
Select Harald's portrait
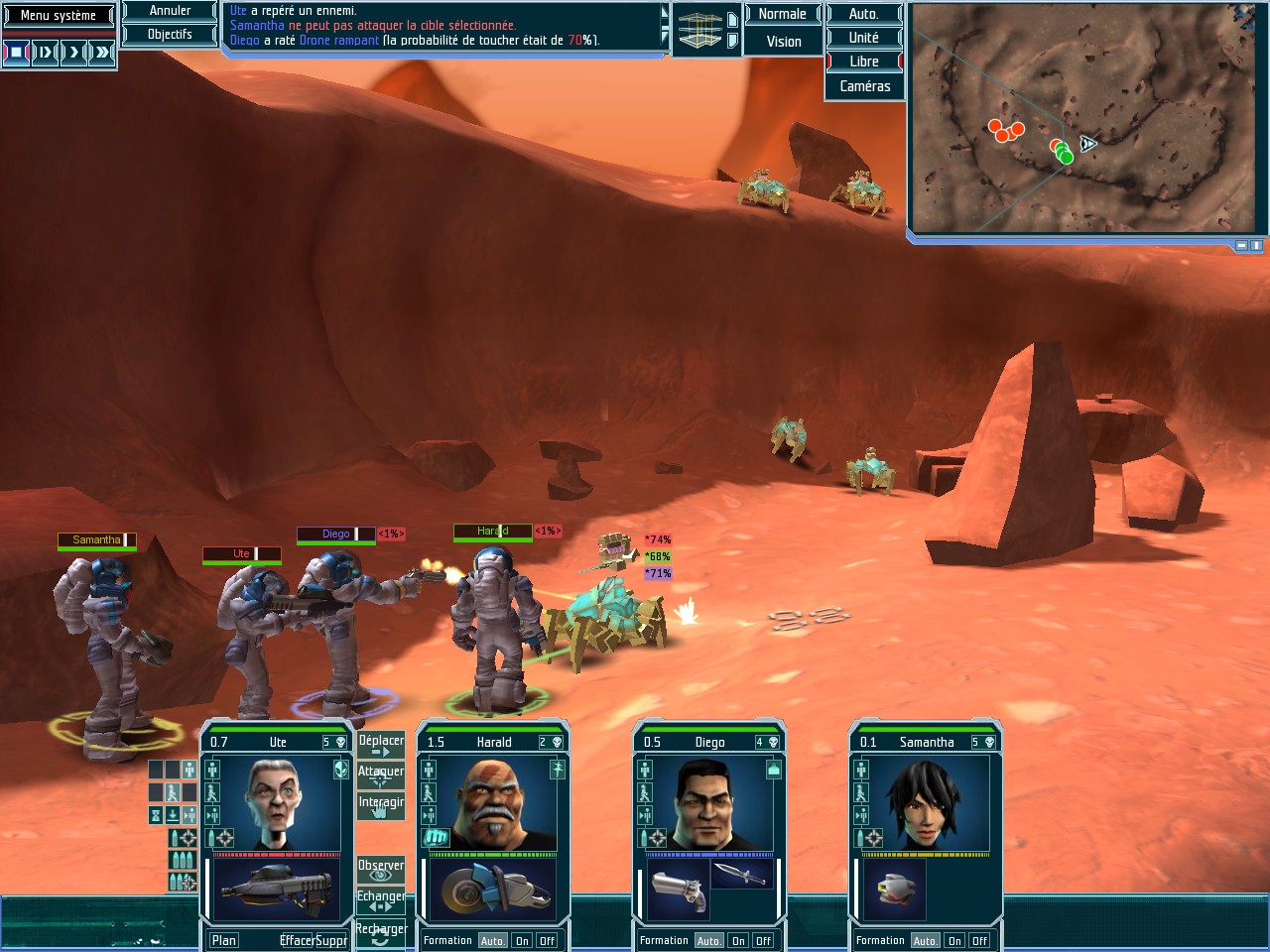pyautogui.click(x=492, y=803)
